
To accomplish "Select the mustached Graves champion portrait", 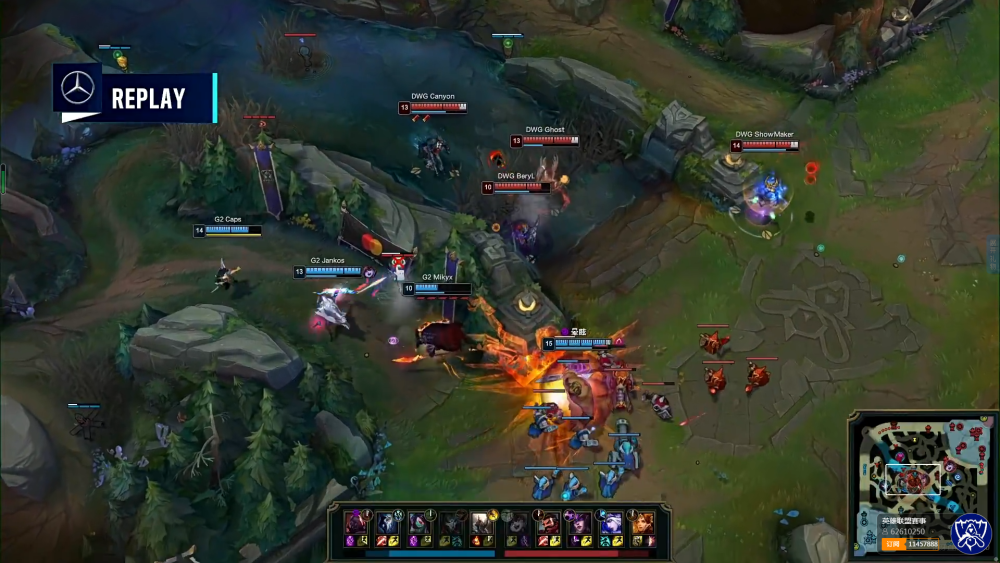I will (x=548, y=526).
